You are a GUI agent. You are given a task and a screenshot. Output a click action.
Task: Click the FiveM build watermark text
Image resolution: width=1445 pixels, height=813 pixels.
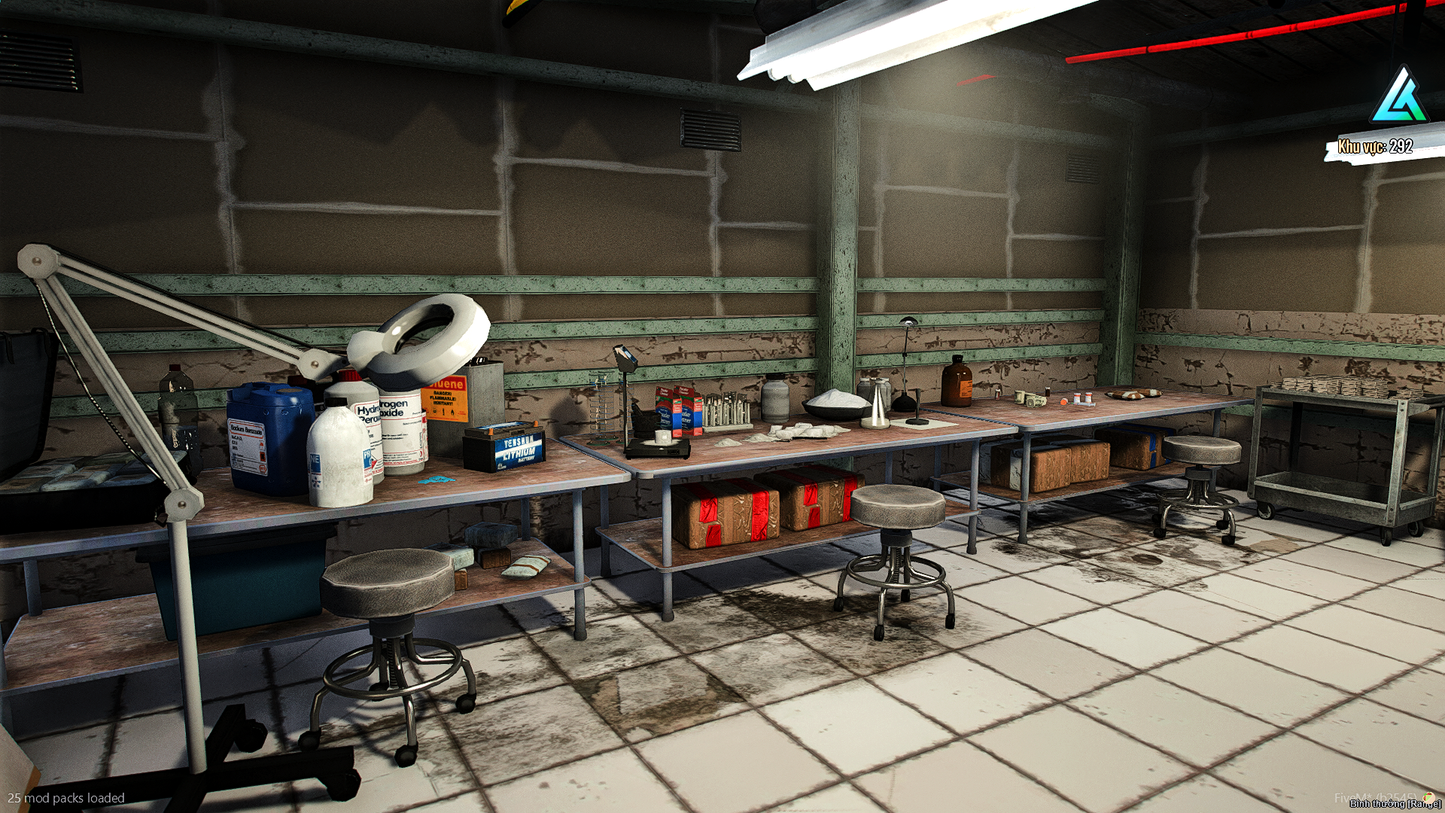(x=1377, y=796)
